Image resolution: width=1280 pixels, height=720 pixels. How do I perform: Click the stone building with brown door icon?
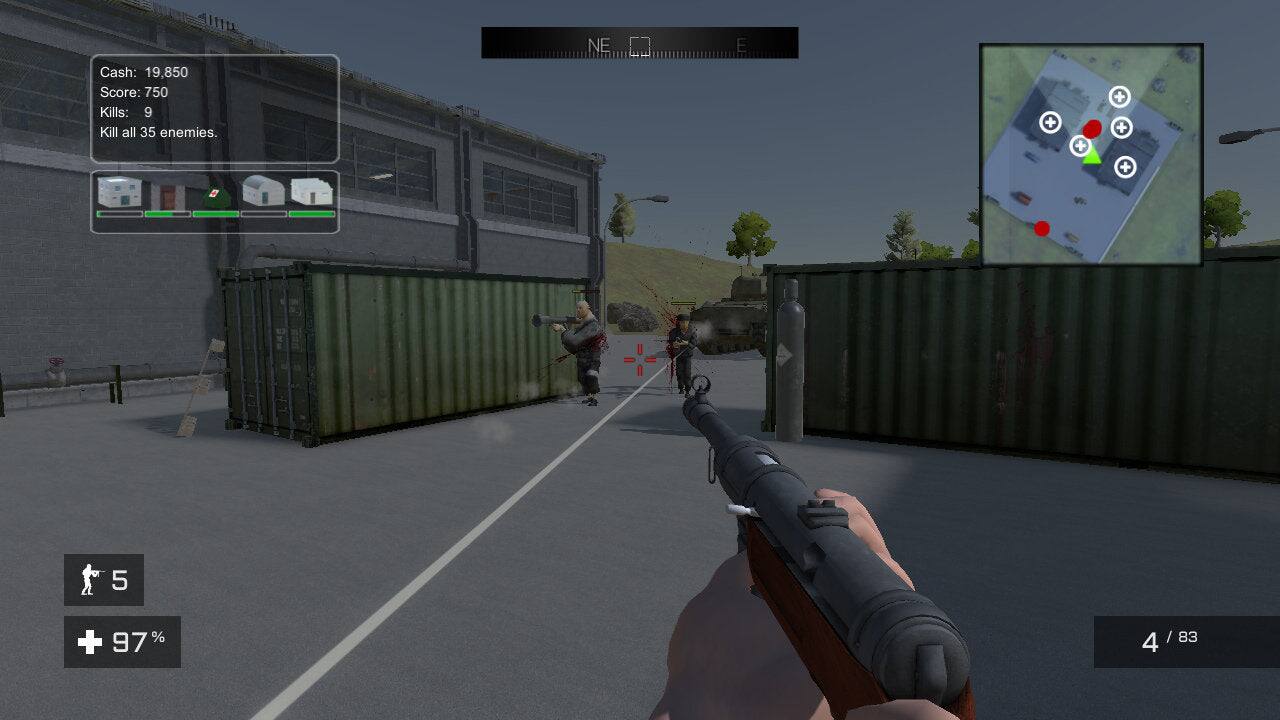[x=167, y=194]
